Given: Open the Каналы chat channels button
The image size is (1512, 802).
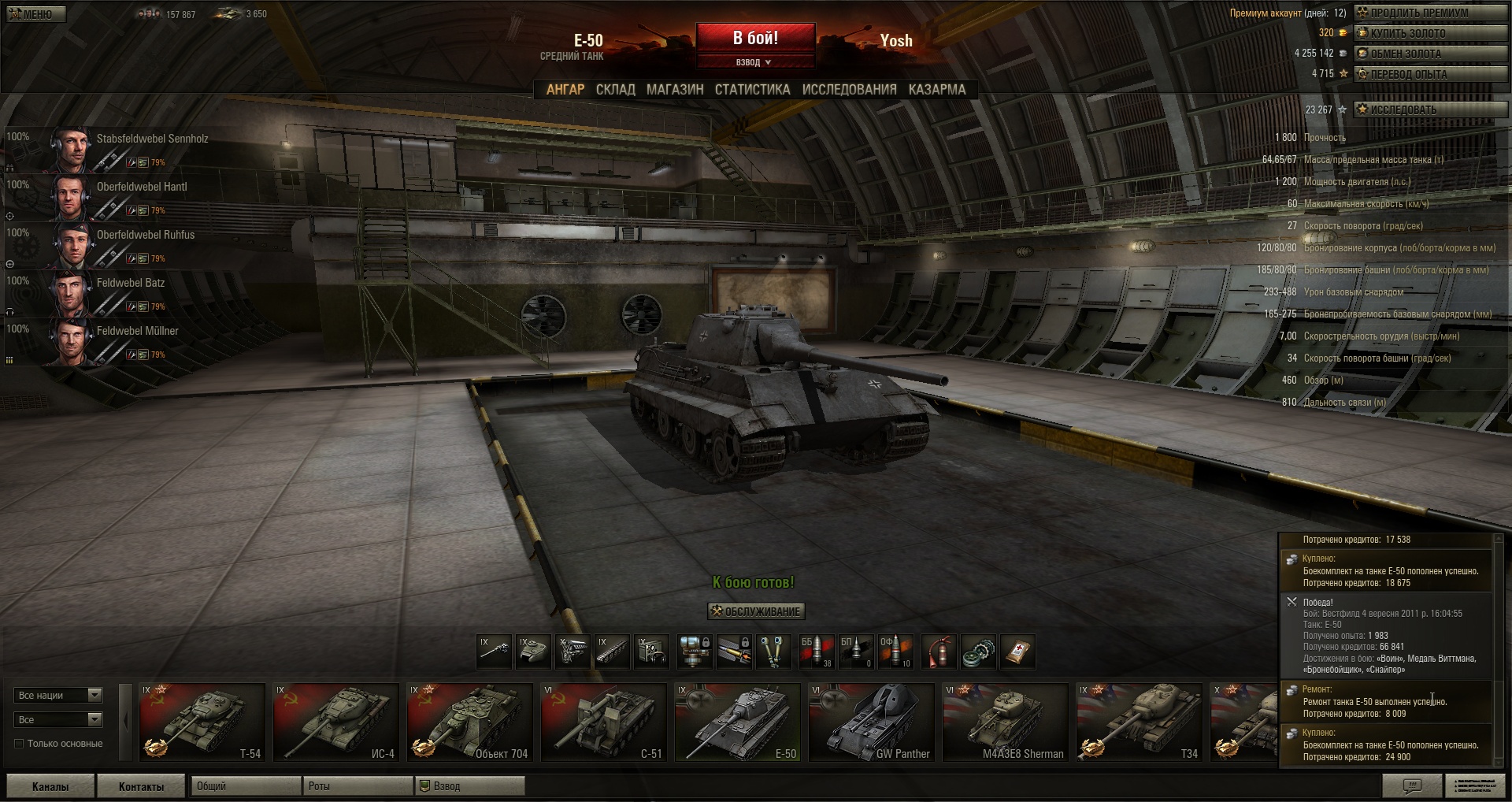Looking at the screenshot, I should pyautogui.click(x=50, y=786).
